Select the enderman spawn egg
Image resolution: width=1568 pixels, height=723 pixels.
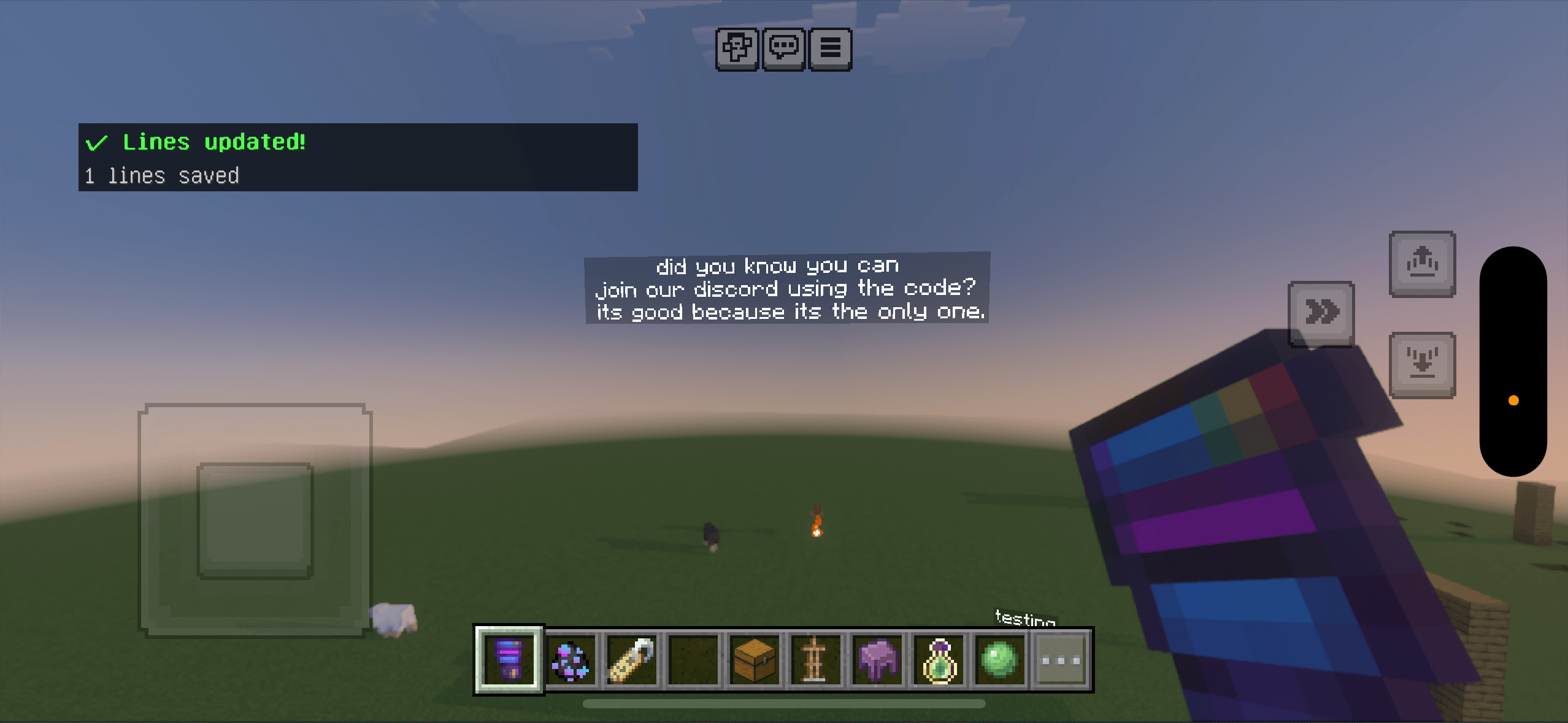[x=571, y=660]
